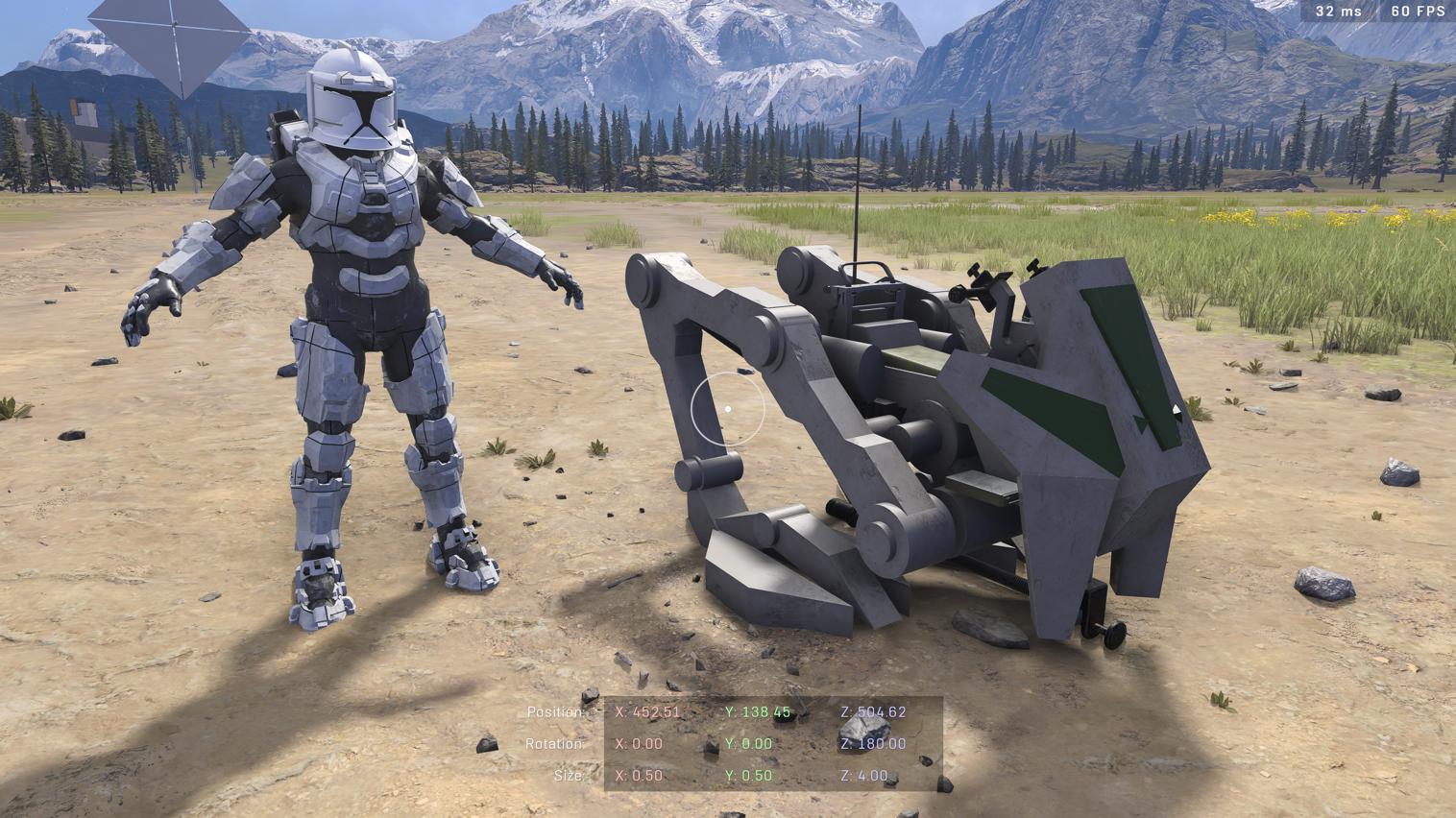Open the Rotation Z: 180.00 value field

(x=874, y=743)
